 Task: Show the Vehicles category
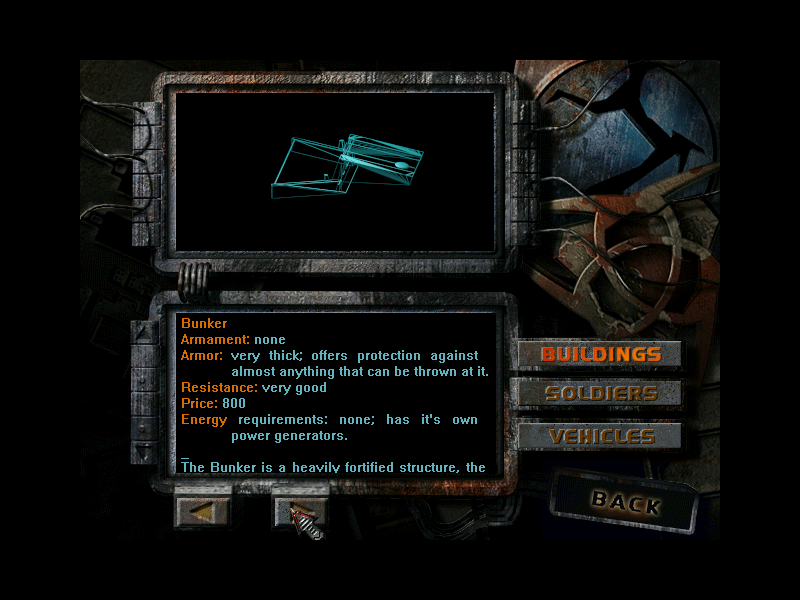(600, 436)
